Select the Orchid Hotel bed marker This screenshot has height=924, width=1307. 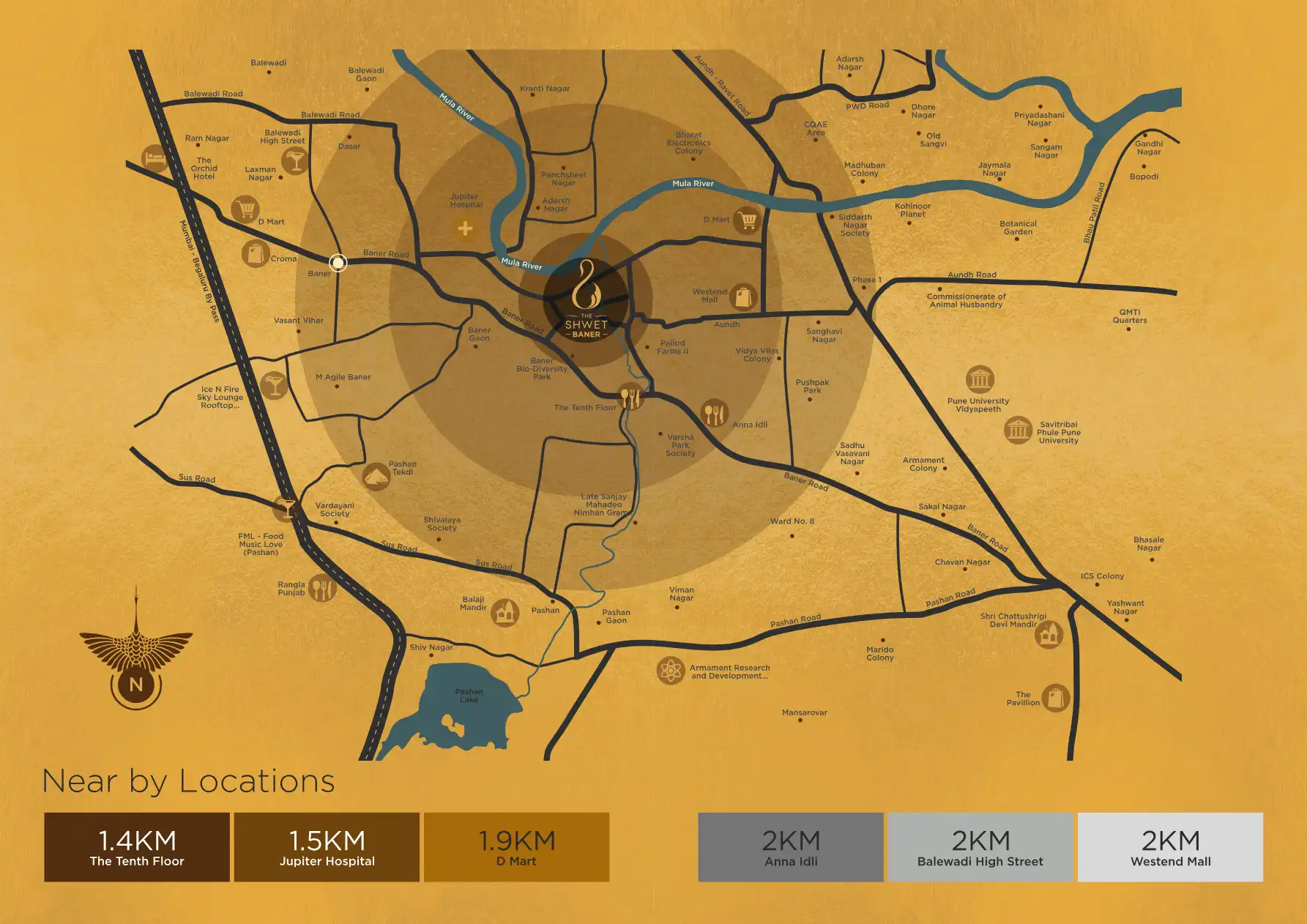click(x=154, y=157)
